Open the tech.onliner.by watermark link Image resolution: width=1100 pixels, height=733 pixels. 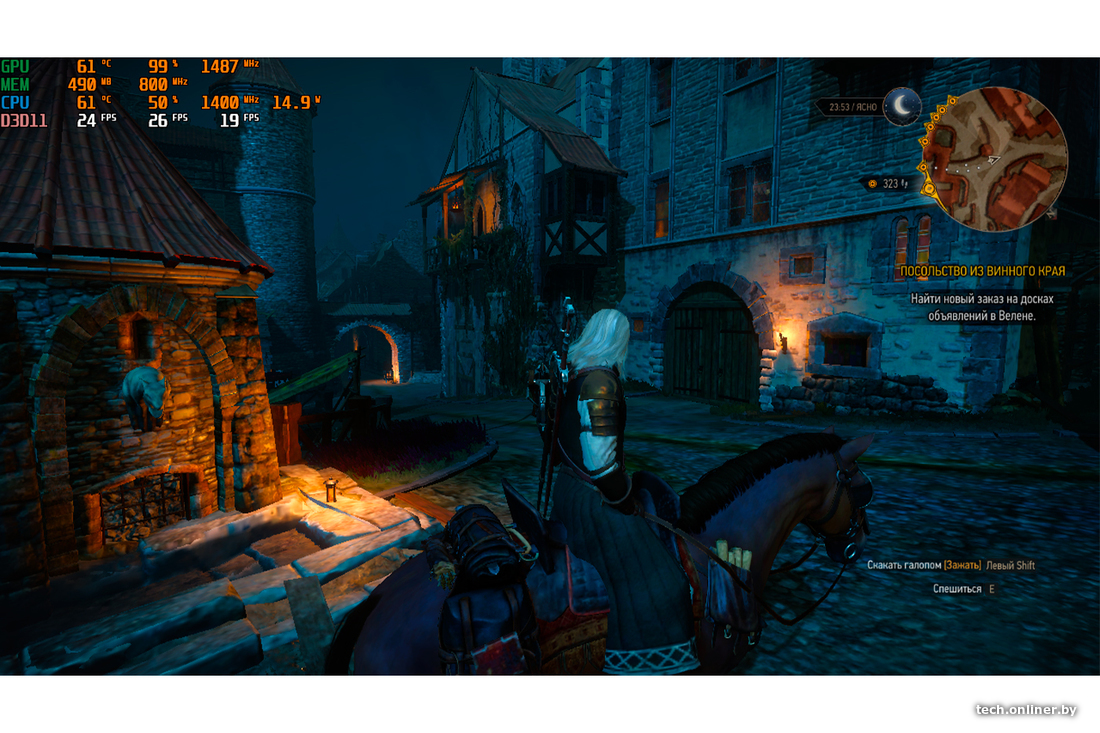point(1026,709)
